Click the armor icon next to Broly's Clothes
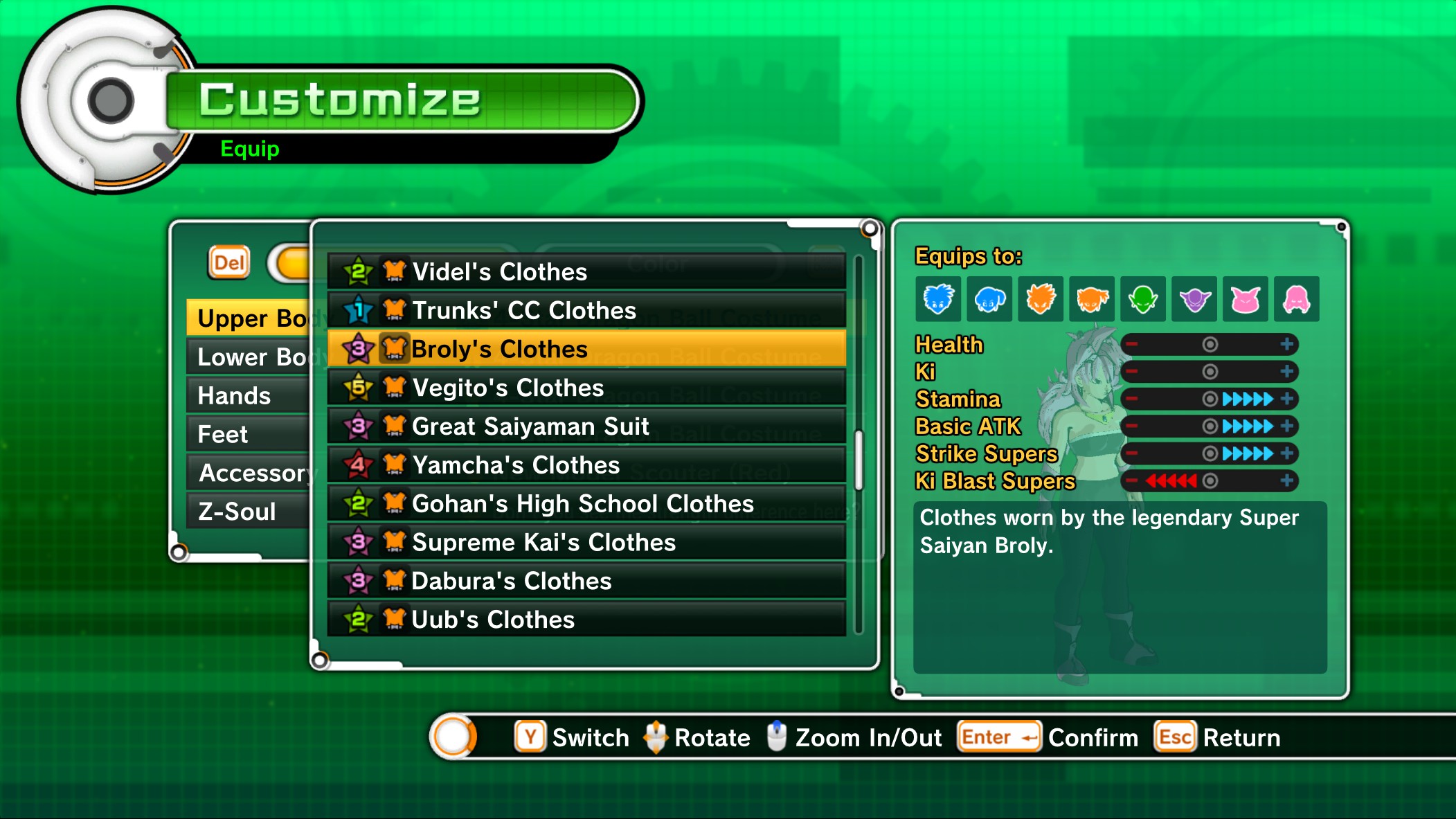Viewport: 1456px width, 819px height. click(x=395, y=350)
